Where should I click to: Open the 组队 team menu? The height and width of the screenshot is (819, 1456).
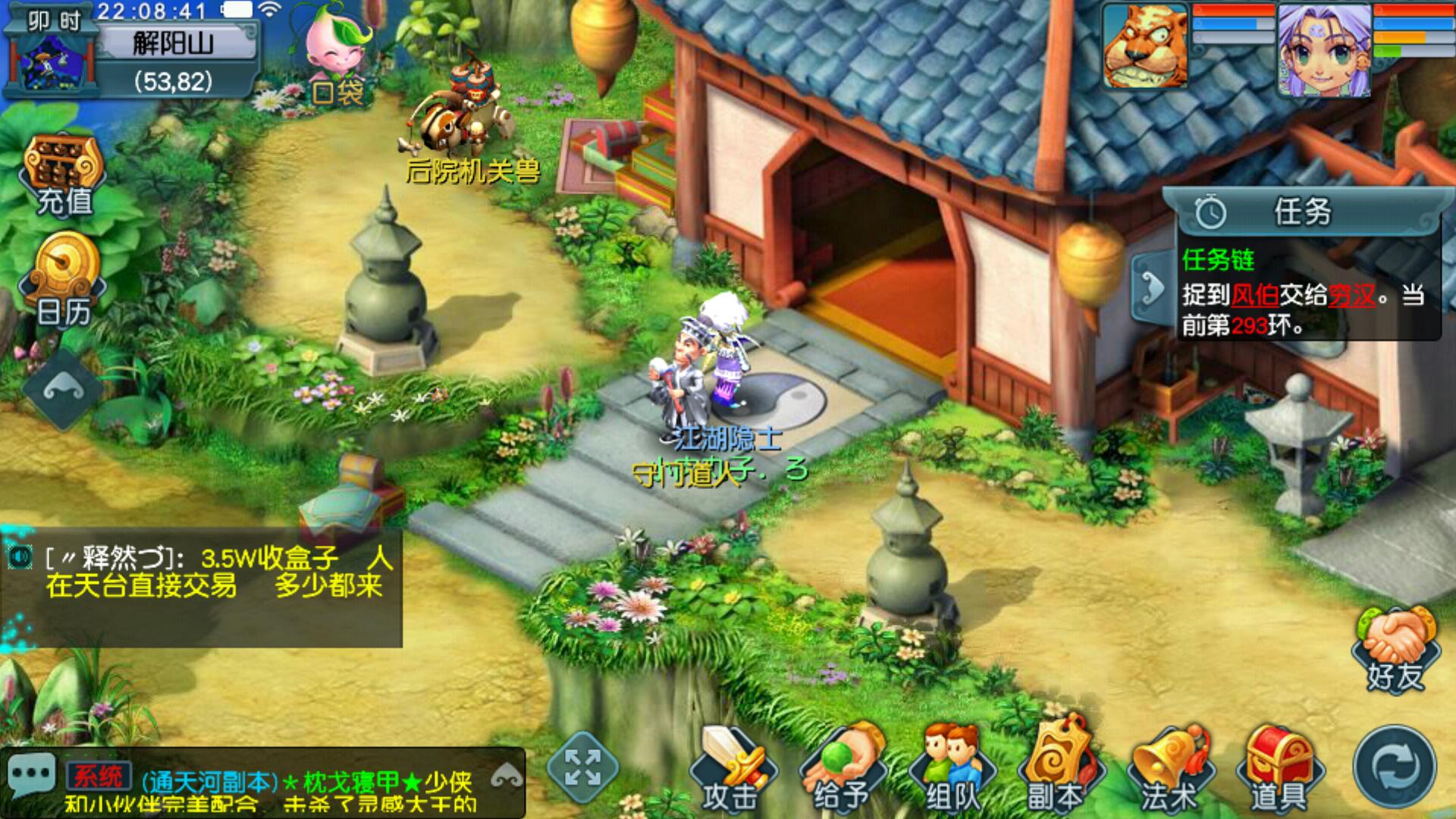click(x=952, y=770)
